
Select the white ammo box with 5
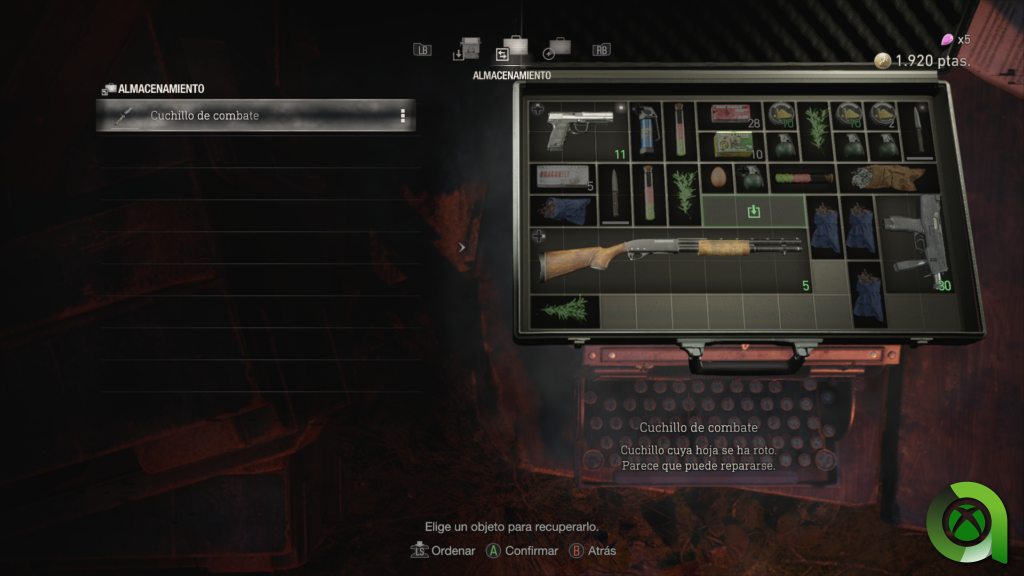(560, 177)
